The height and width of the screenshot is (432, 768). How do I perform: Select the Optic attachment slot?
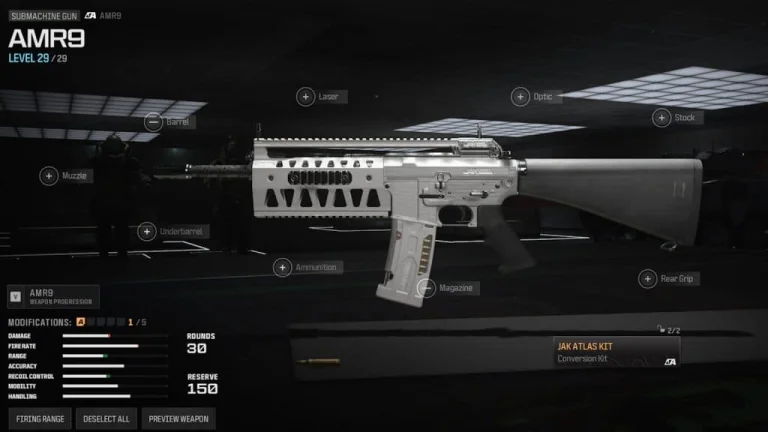point(520,97)
